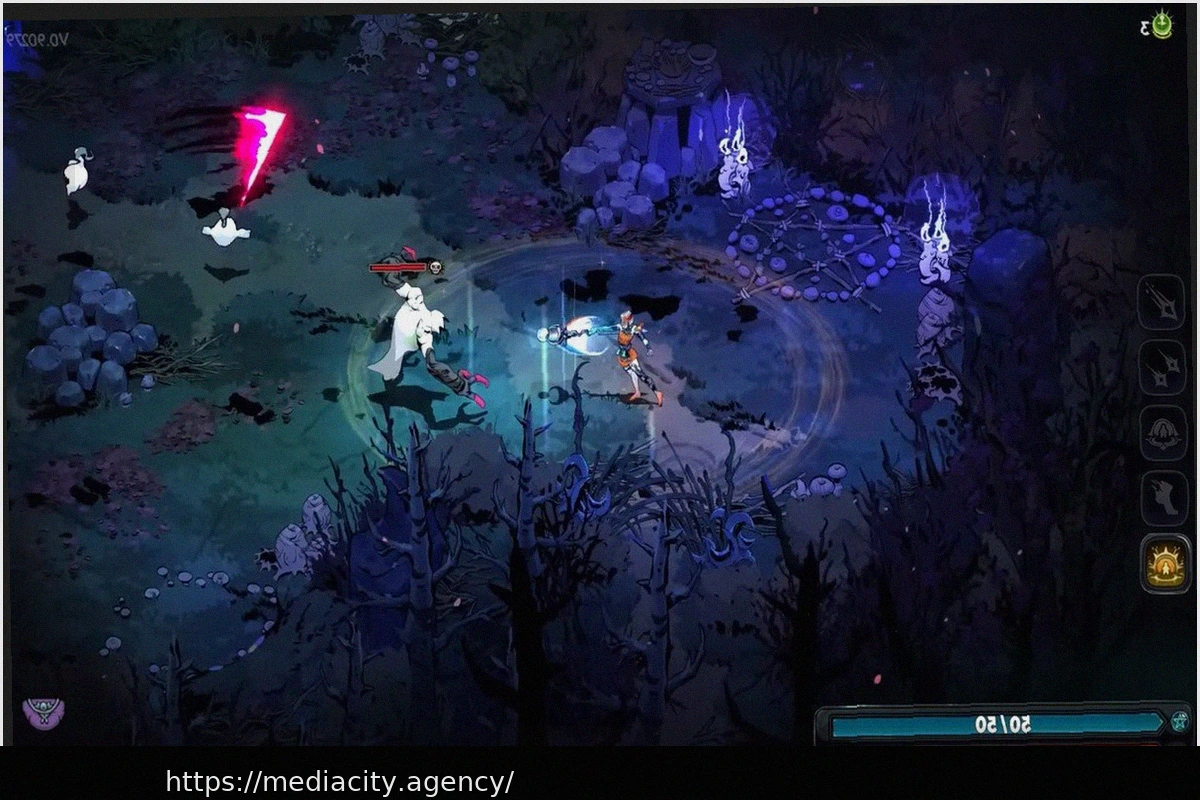Open the mediacity.agency link

(340, 780)
